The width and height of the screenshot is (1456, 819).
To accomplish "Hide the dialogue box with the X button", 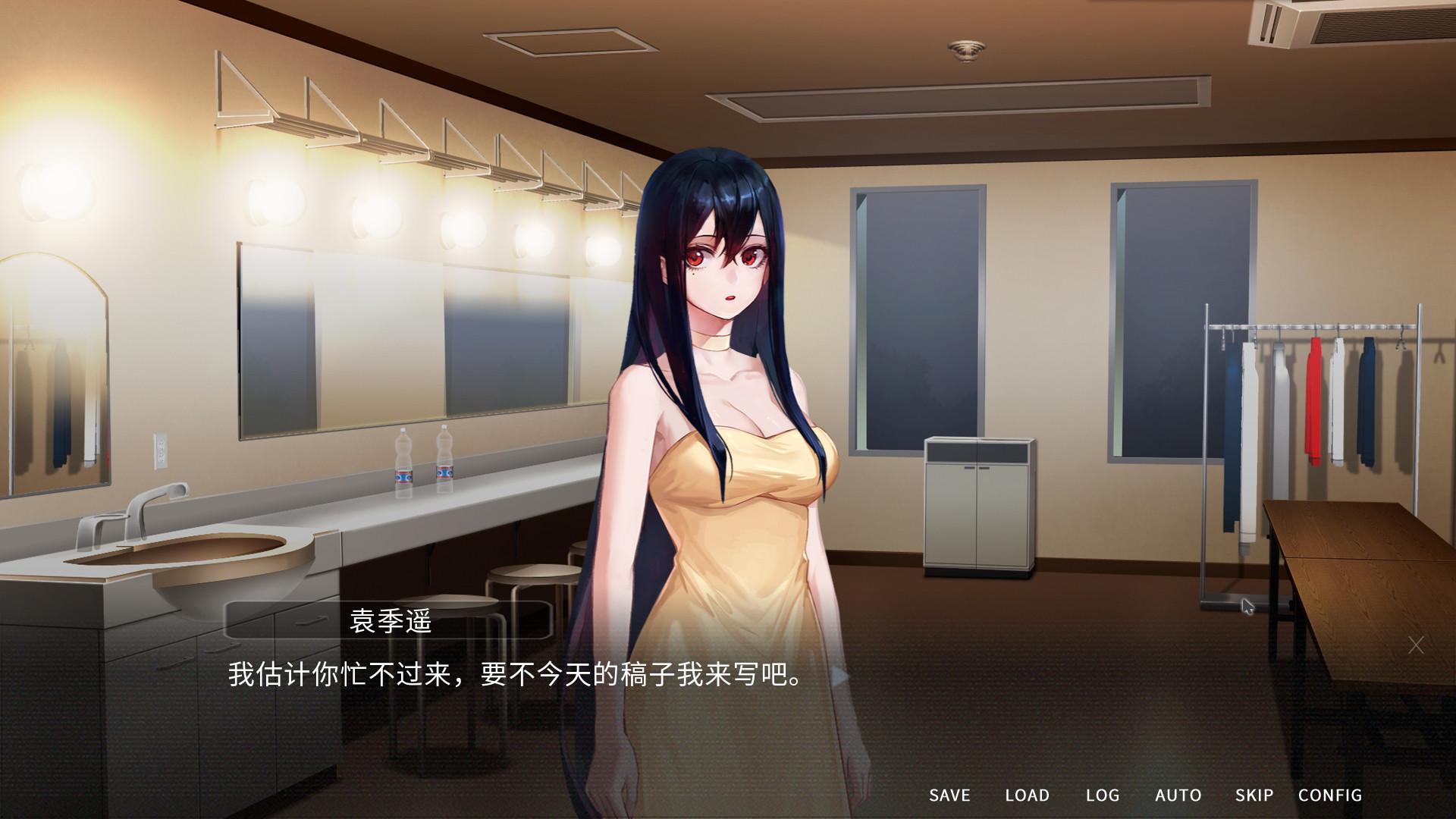I will point(1417,644).
